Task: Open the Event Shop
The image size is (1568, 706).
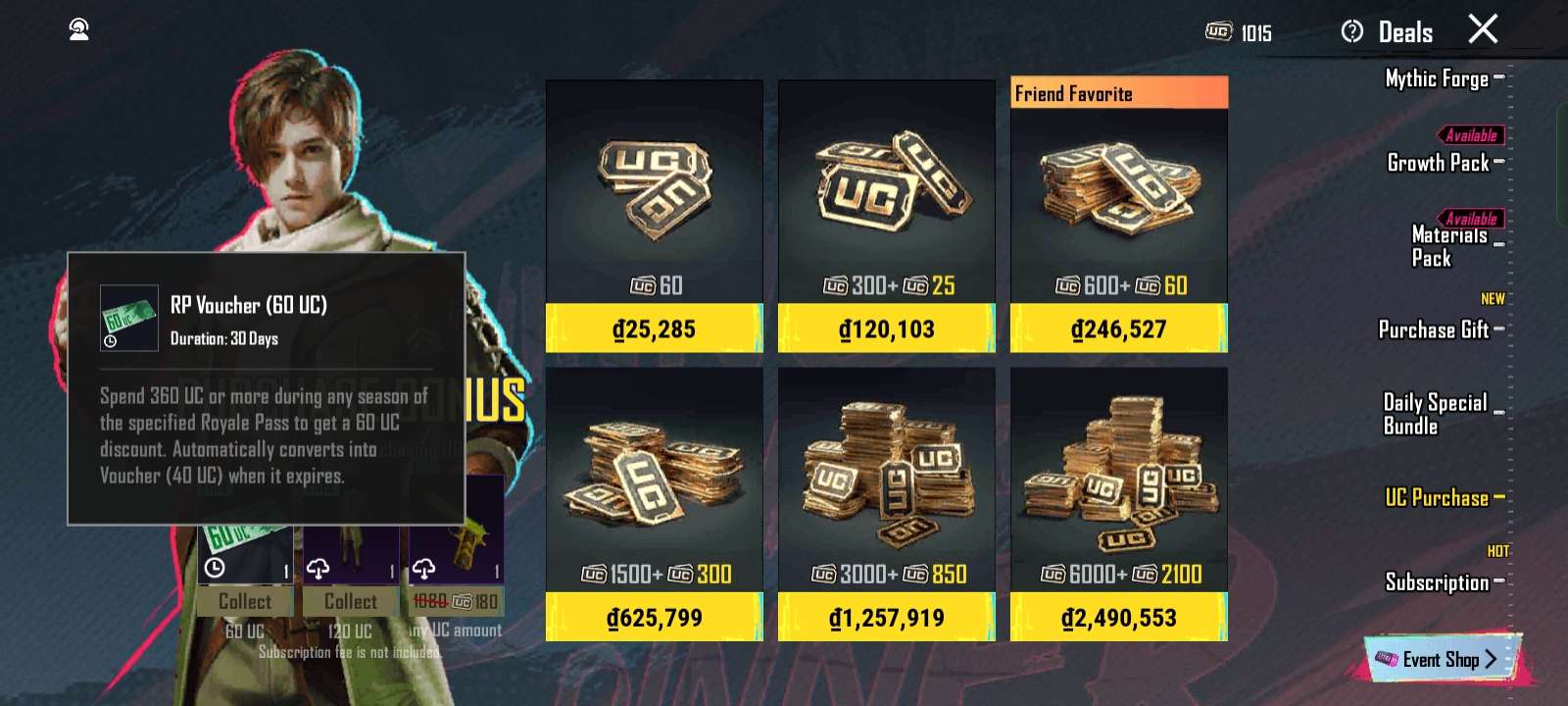Action: click(x=1441, y=659)
